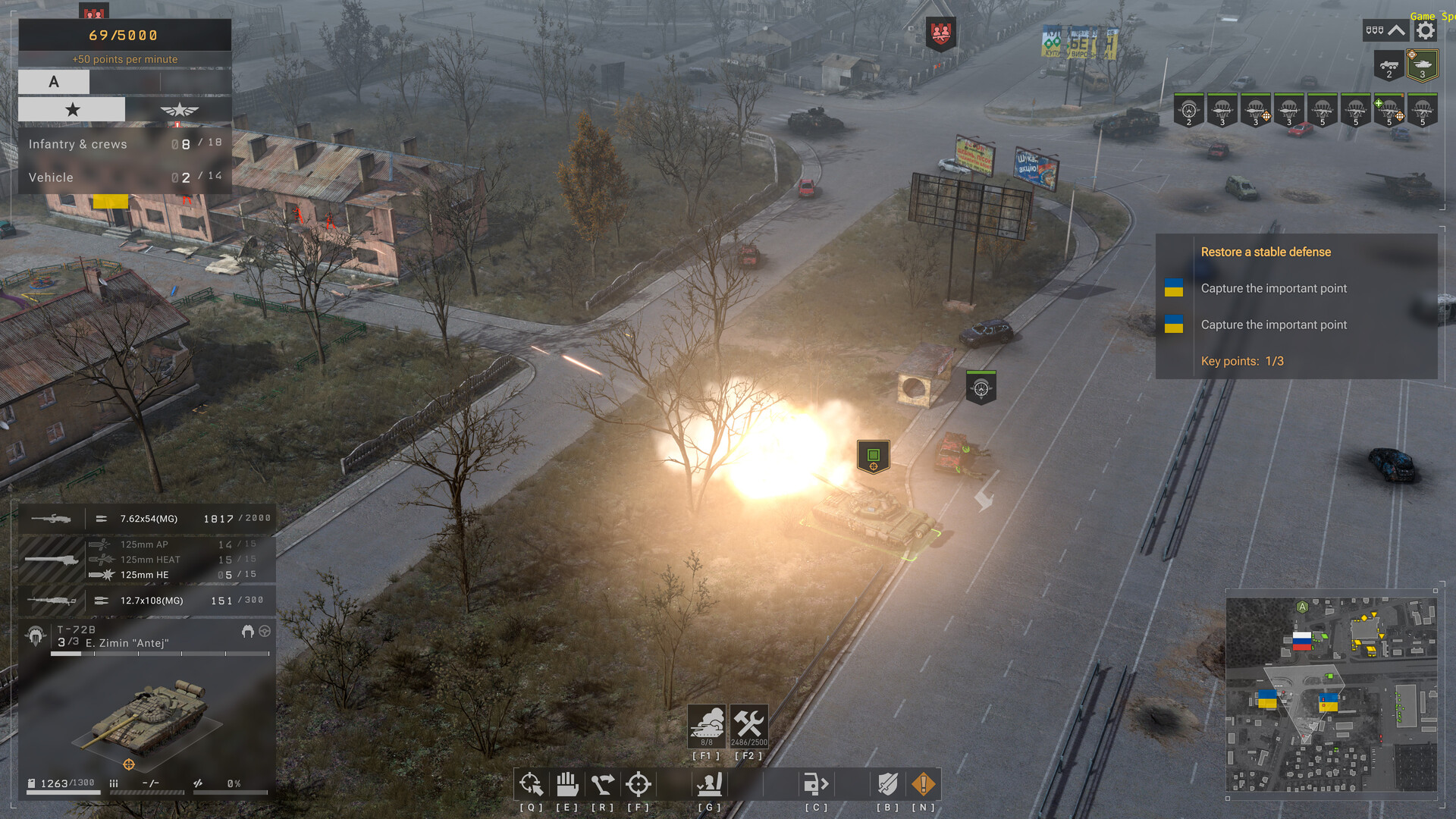Switch to armored group tab 3
This screenshot has width=1456, height=819.
(x=1423, y=66)
